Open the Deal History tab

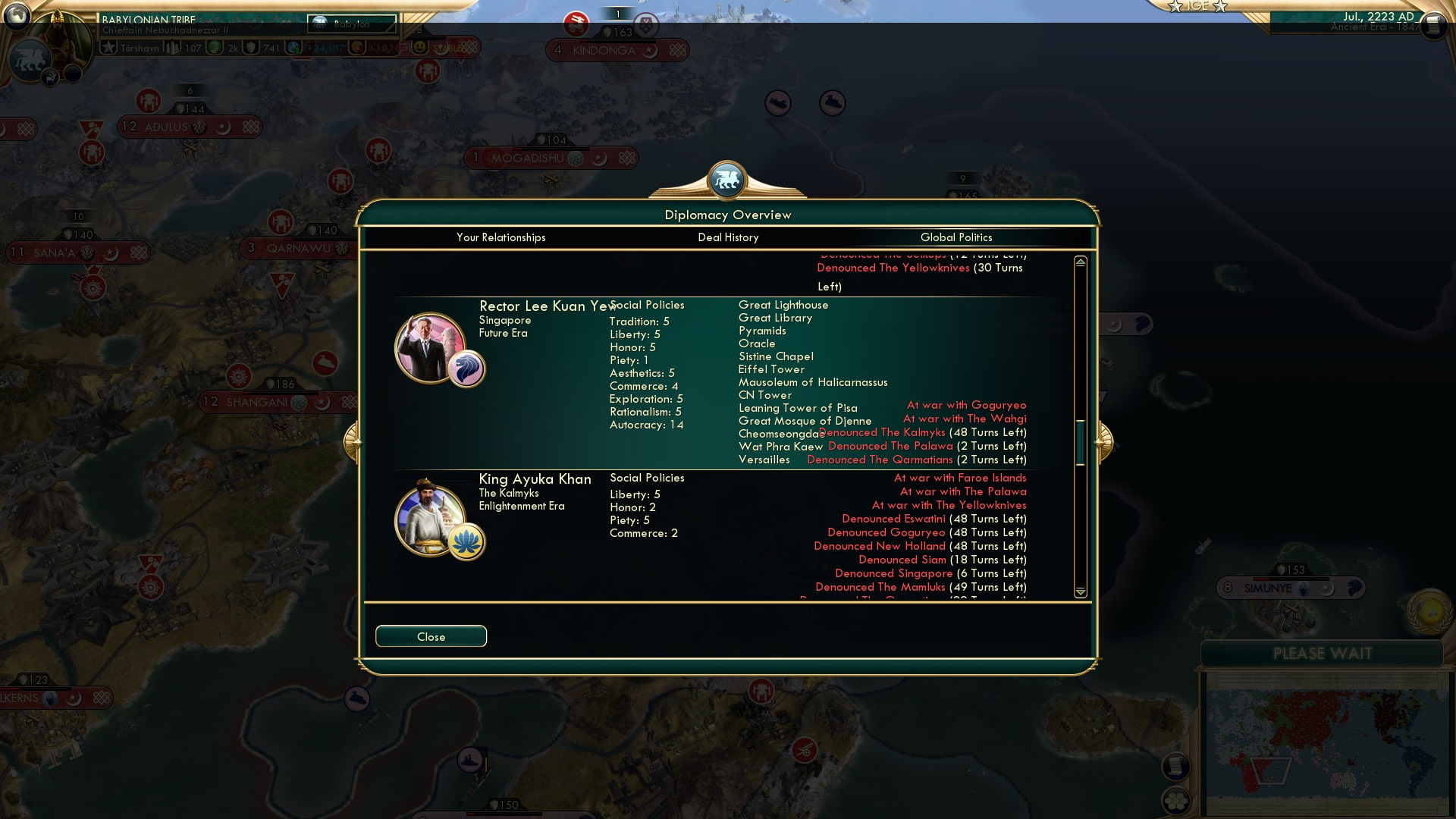tap(730, 237)
